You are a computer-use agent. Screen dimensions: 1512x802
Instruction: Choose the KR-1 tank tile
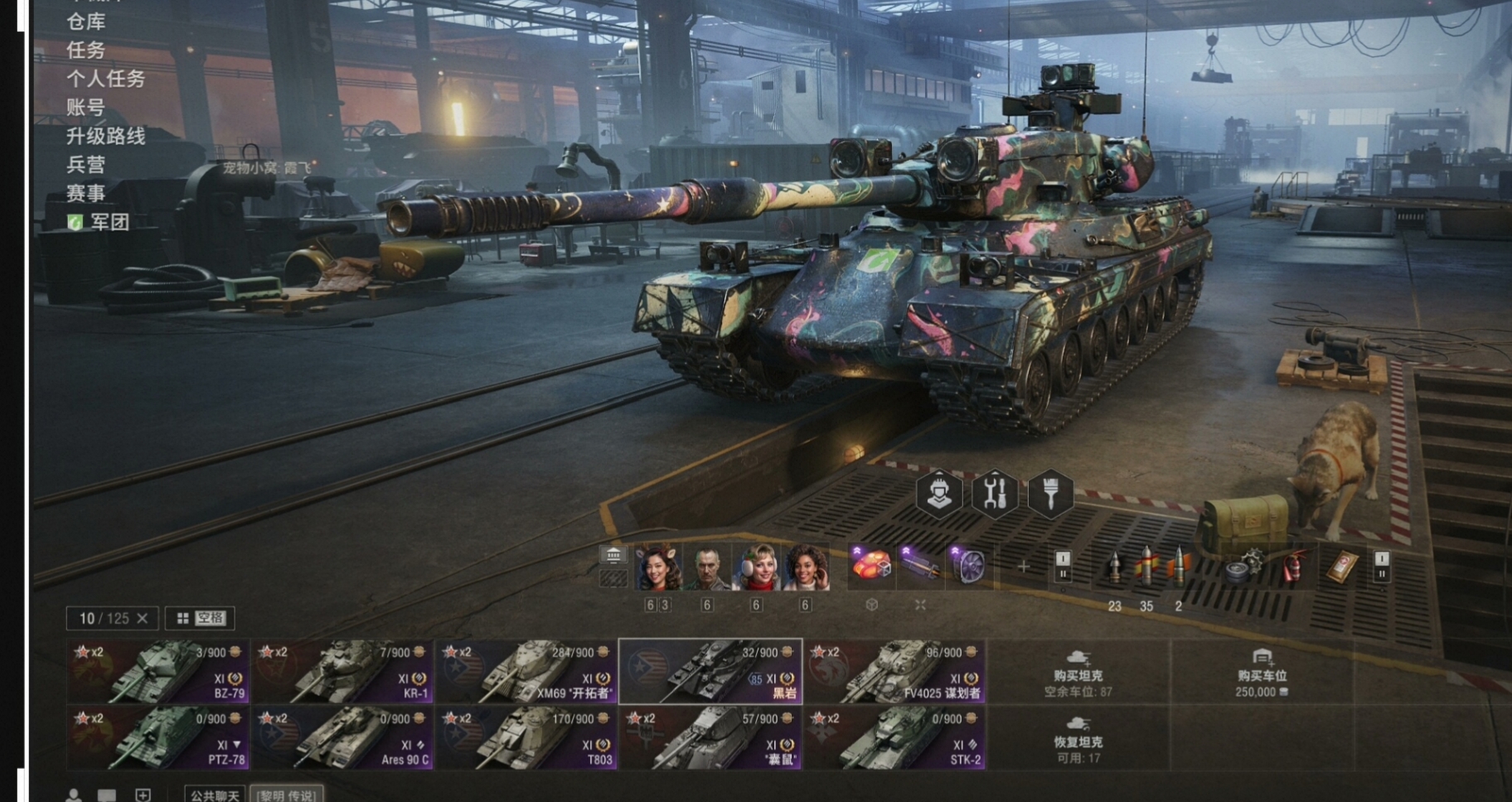[342, 671]
